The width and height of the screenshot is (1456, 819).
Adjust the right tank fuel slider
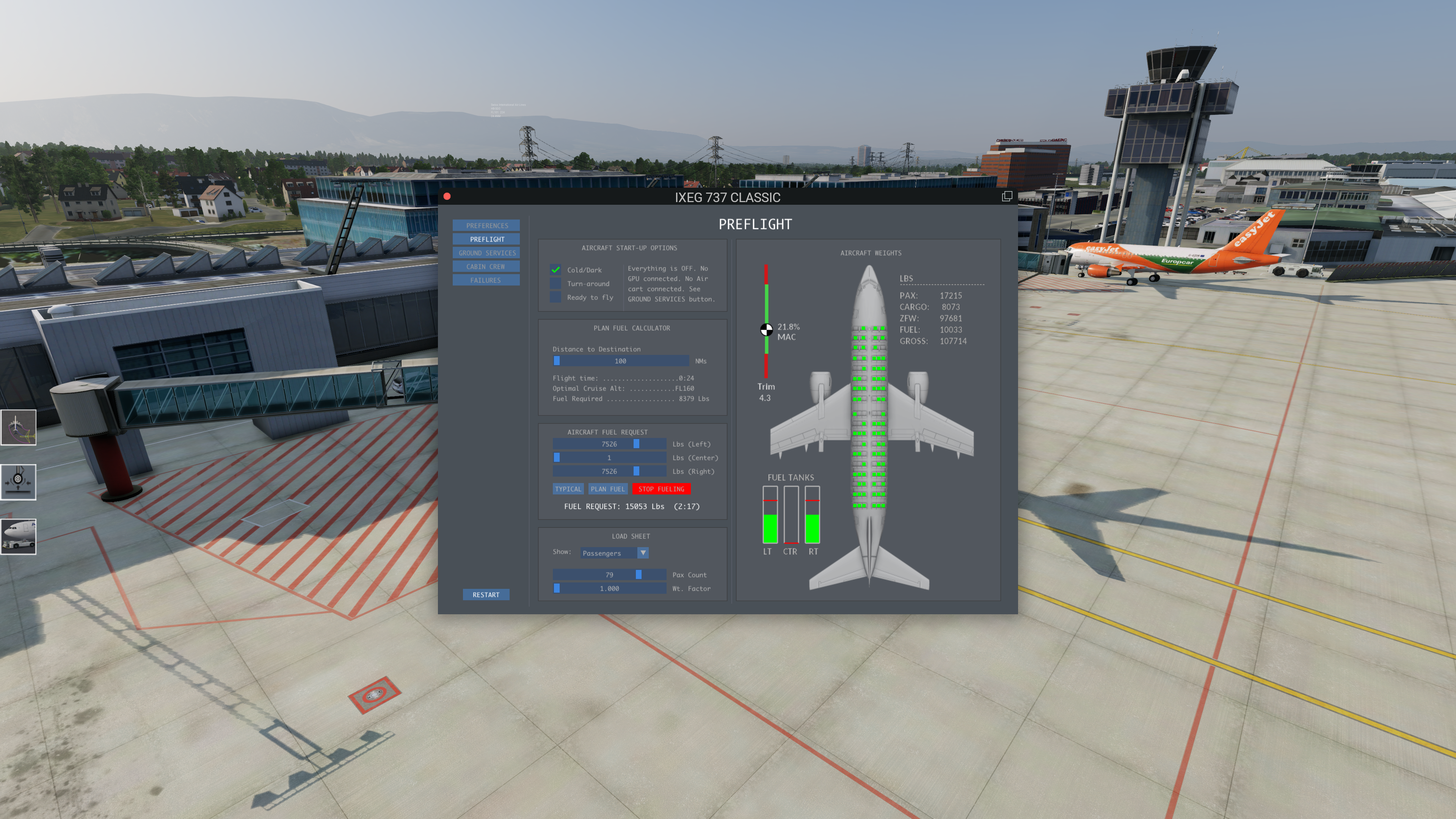click(x=609, y=471)
